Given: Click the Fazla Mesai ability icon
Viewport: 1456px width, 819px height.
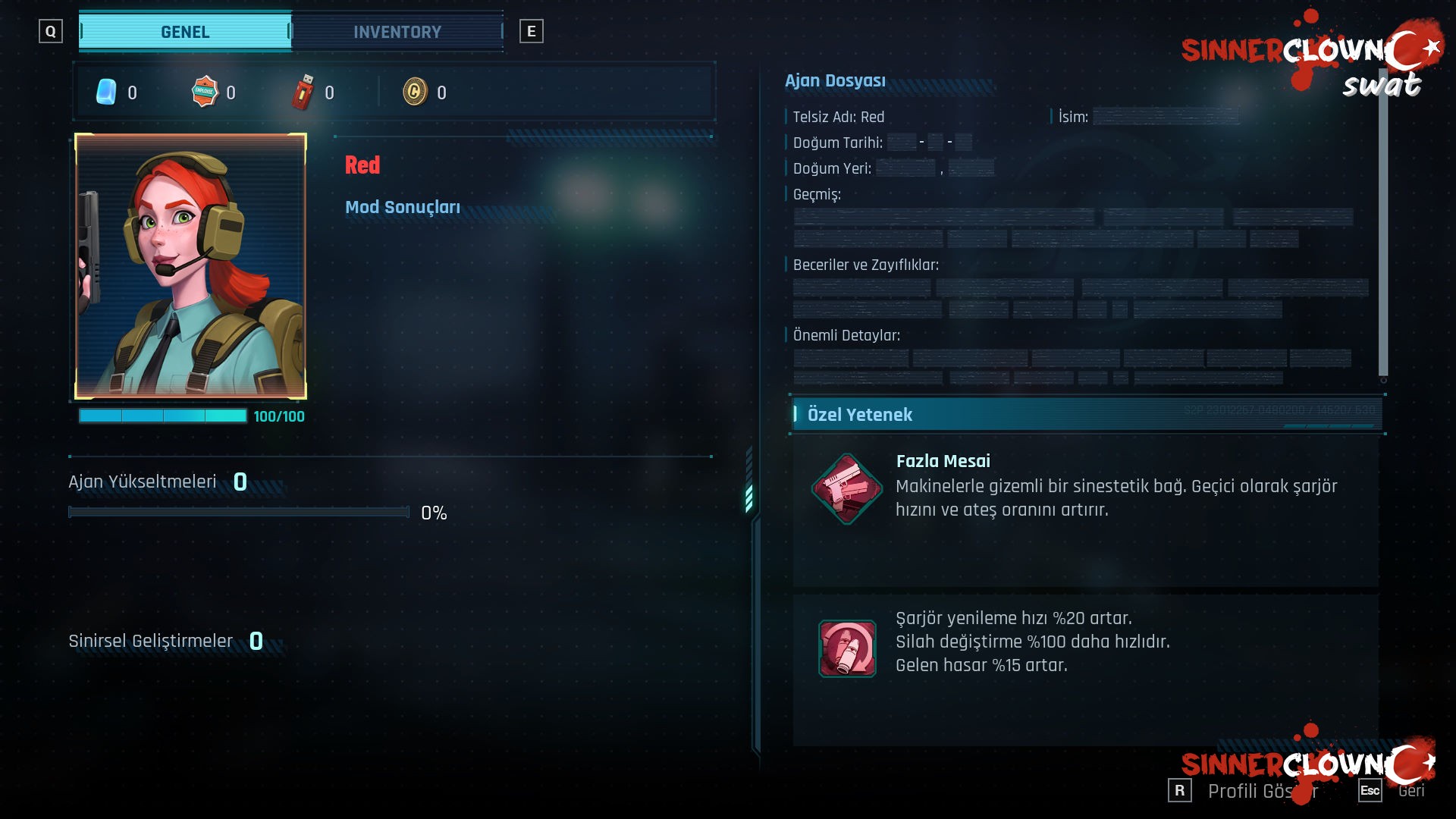Looking at the screenshot, I should pos(846,488).
